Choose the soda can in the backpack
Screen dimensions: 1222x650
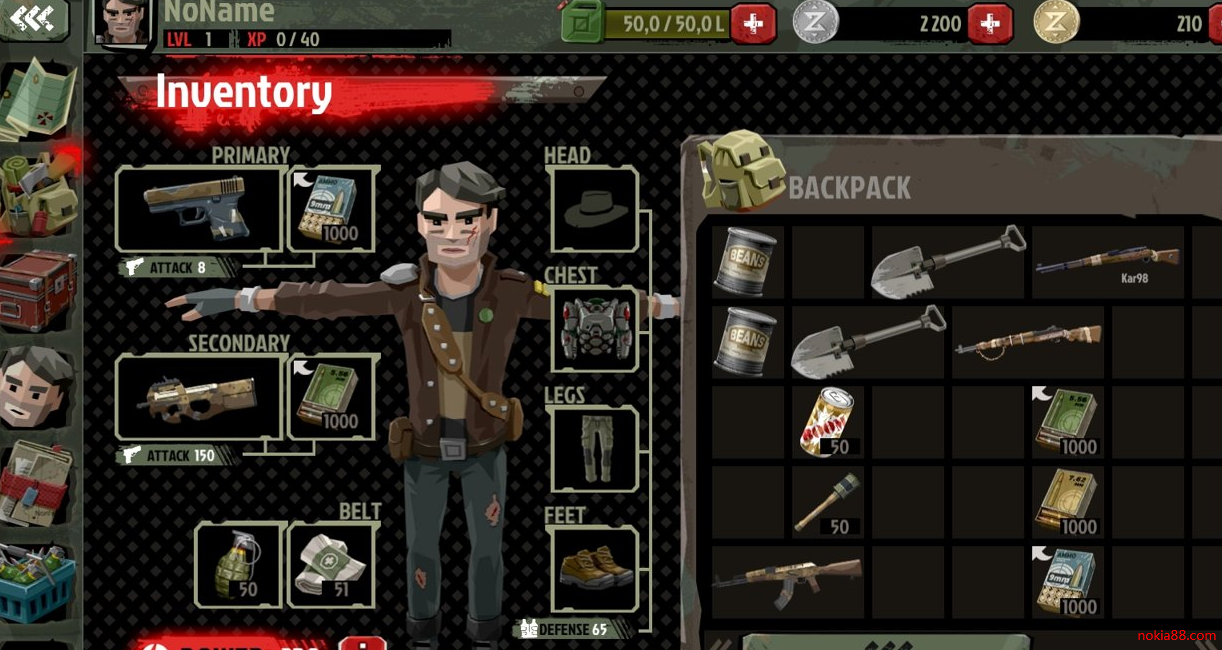(827, 422)
